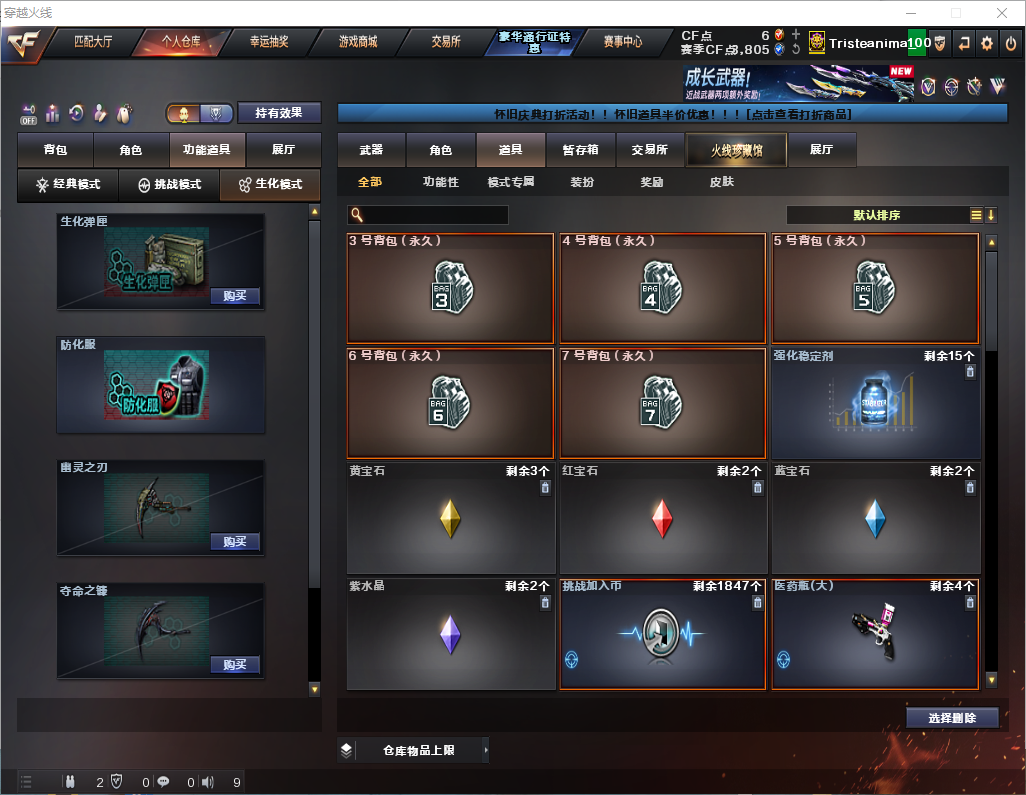The height and width of the screenshot is (795, 1026).
Task: Select the 背包 tab in left panel
Action: tap(55, 150)
